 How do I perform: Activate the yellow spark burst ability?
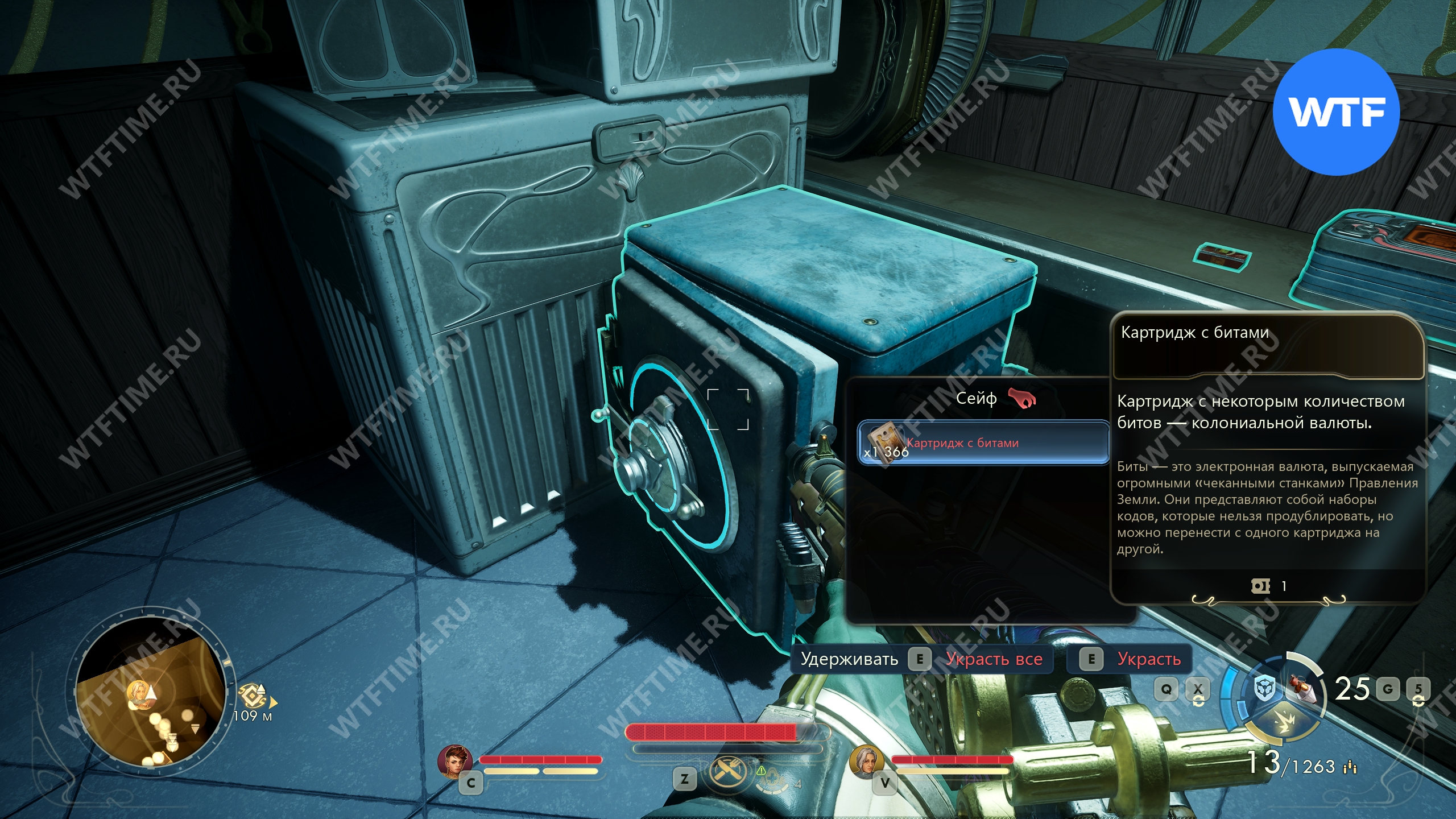(x=1283, y=723)
